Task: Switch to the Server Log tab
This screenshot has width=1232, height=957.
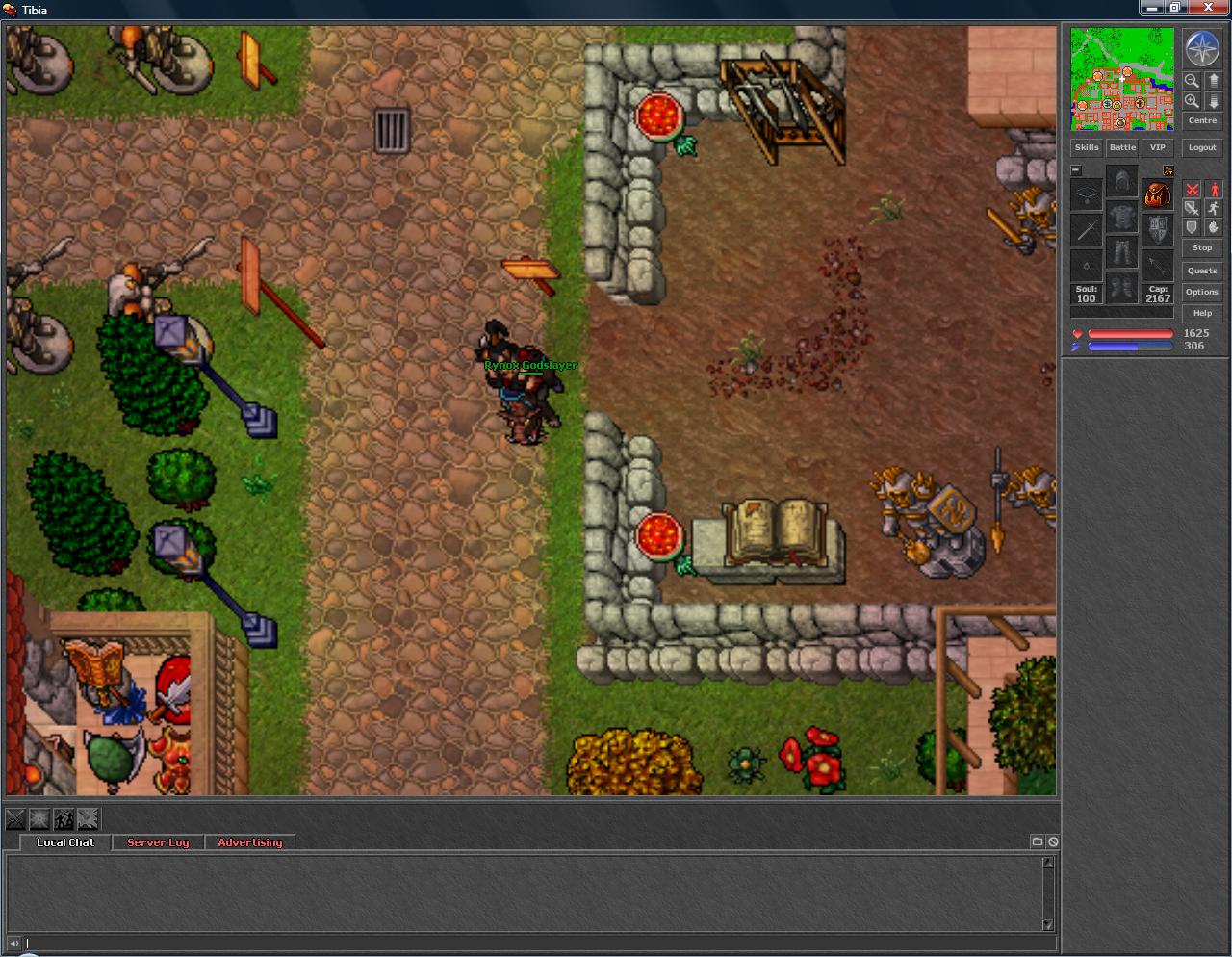Action: click(x=158, y=842)
